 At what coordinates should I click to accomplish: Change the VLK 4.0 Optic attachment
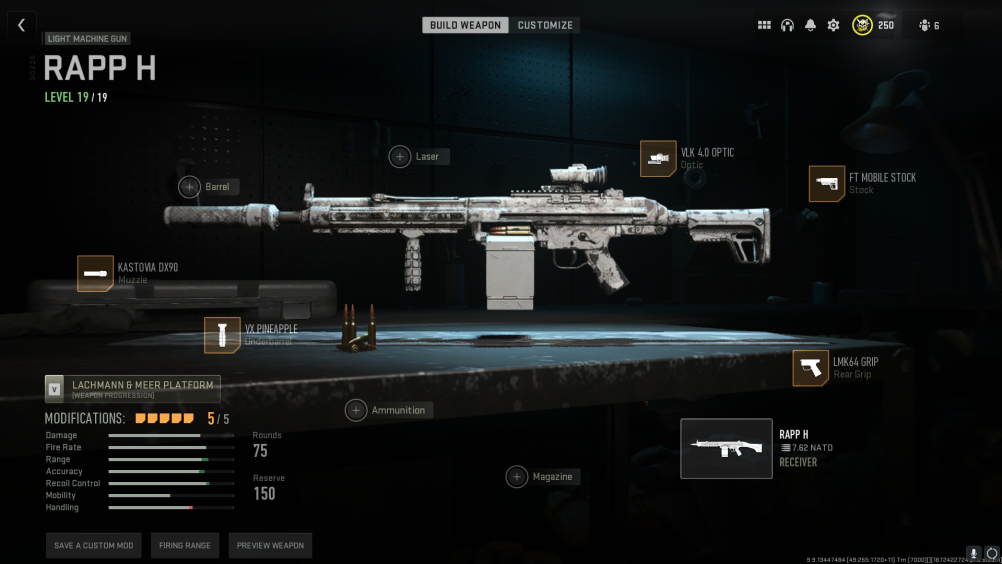658,159
